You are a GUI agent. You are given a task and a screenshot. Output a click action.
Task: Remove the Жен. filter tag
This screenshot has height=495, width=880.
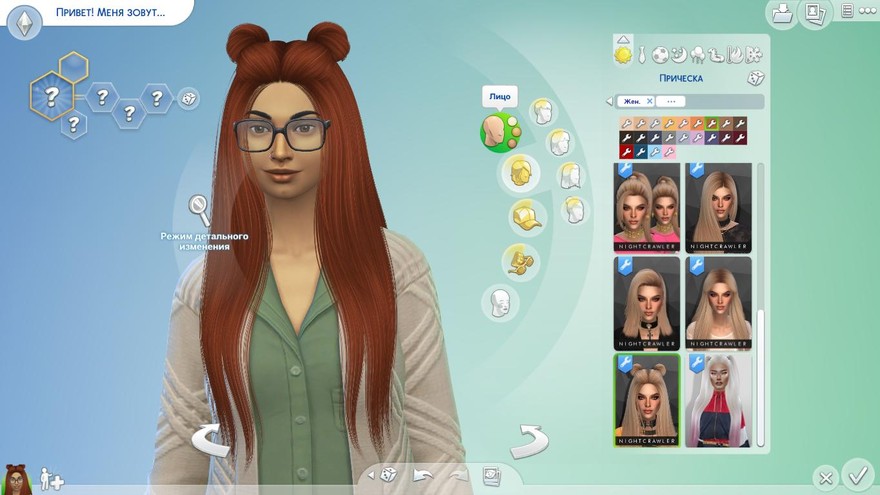point(649,101)
